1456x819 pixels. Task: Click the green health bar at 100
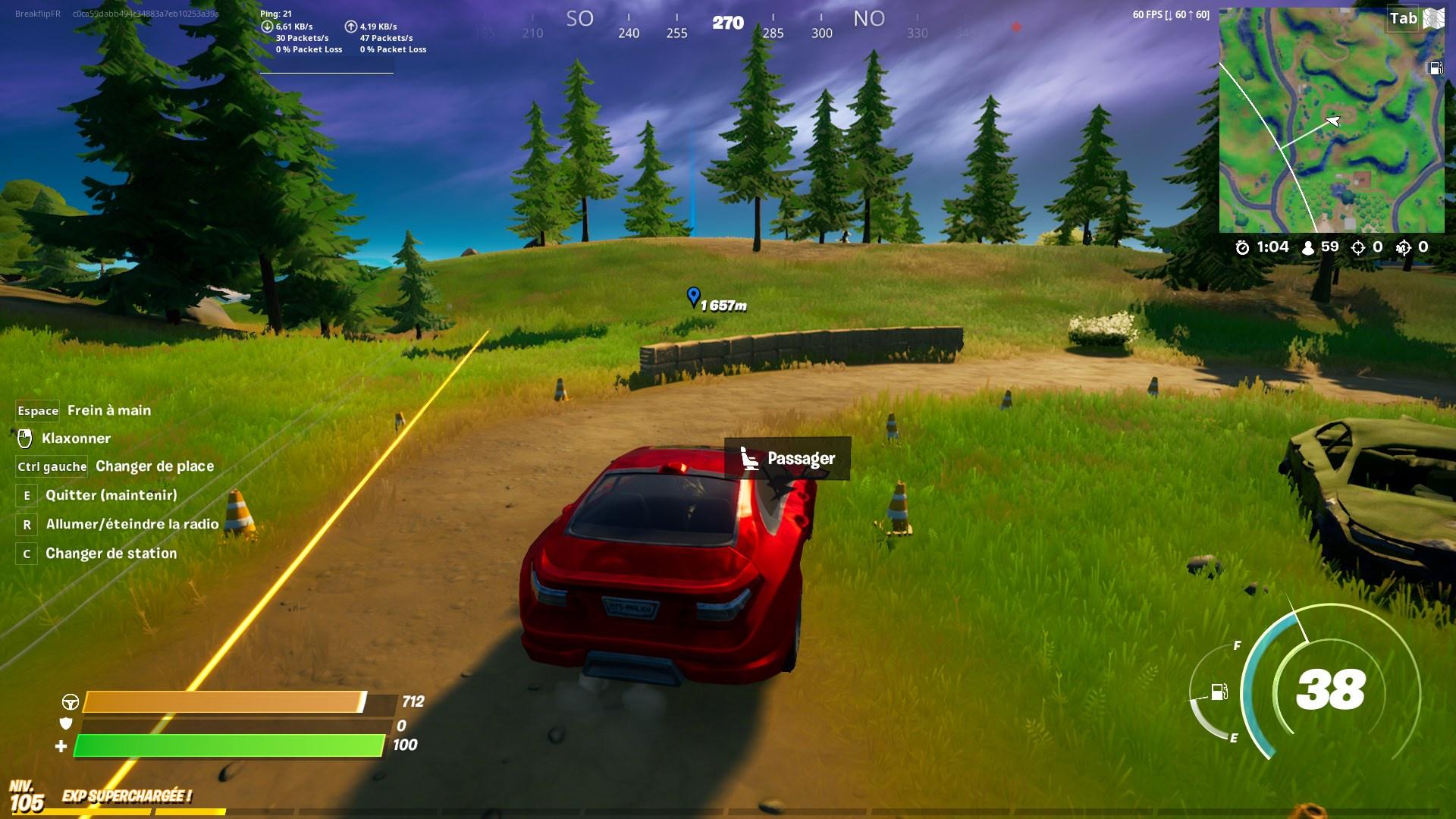(227, 746)
